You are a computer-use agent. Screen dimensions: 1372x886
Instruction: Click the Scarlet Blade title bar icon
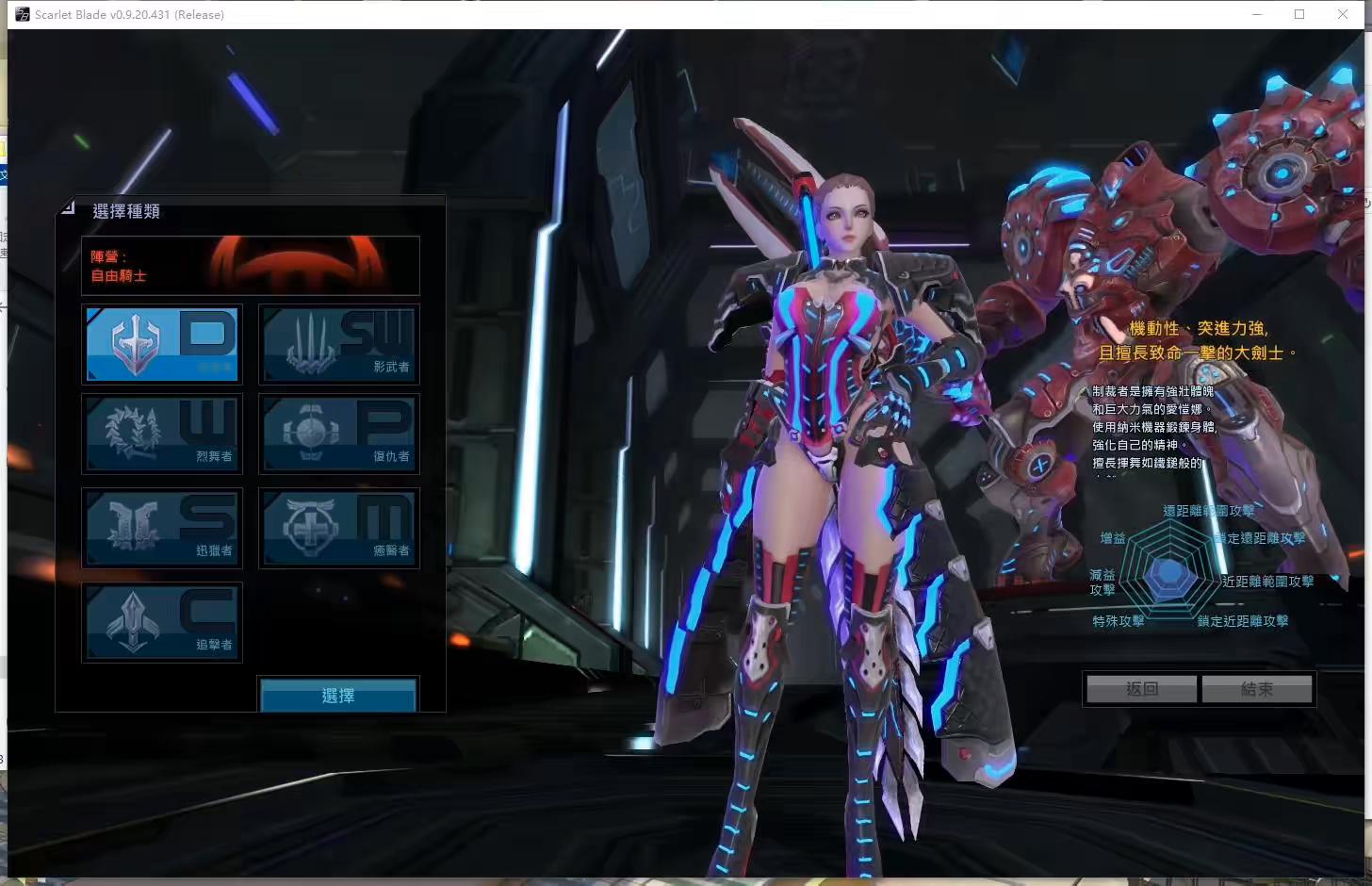tap(21, 14)
